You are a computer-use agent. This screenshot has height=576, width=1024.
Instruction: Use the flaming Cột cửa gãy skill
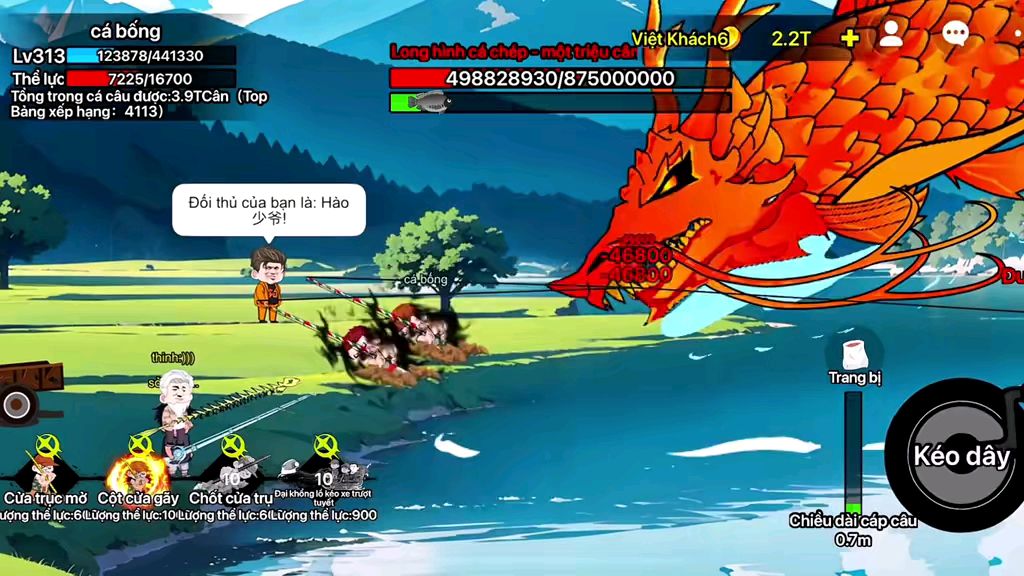tap(138, 470)
